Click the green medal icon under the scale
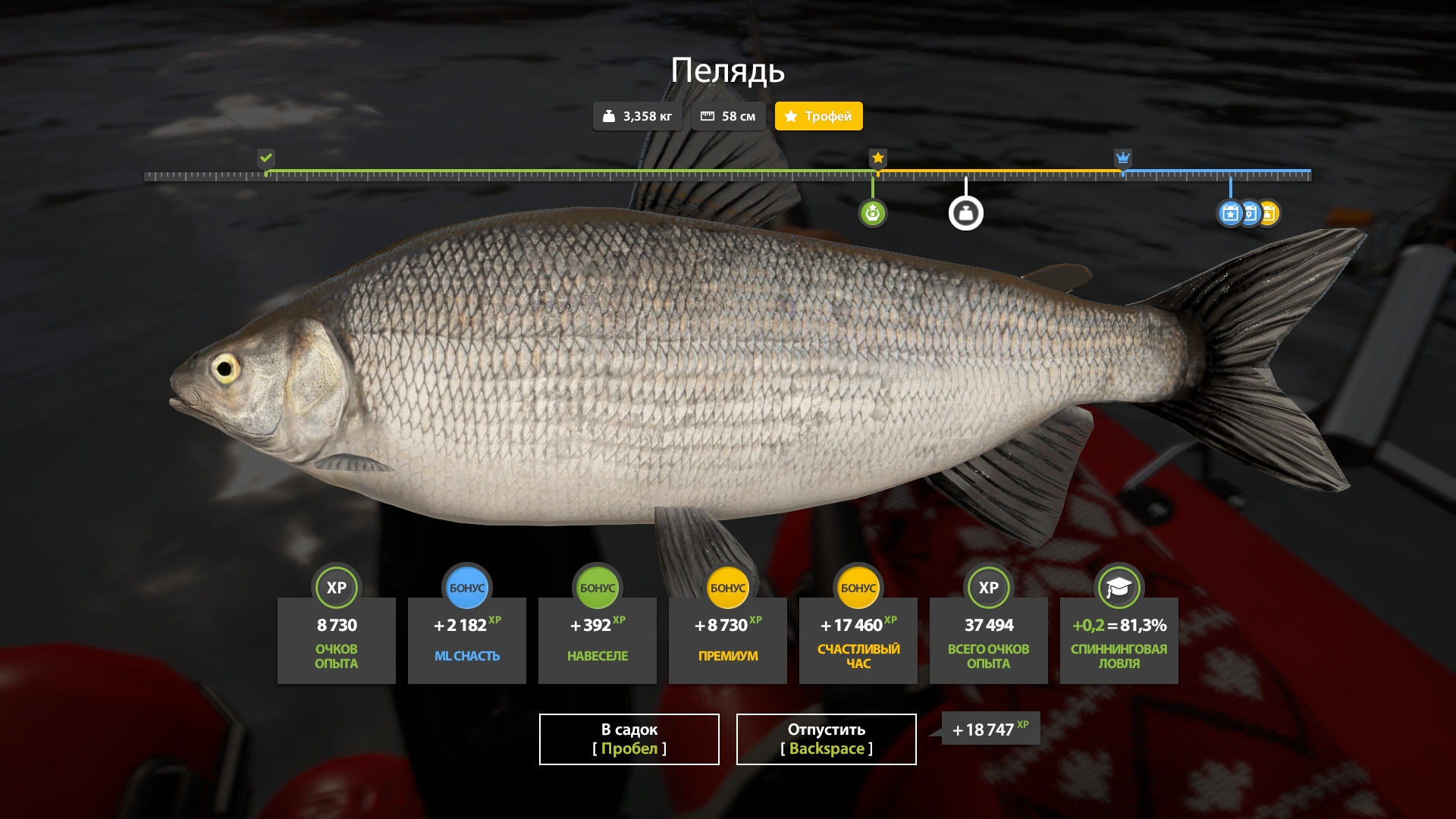Screen dimensions: 1456x819 coord(872,213)
